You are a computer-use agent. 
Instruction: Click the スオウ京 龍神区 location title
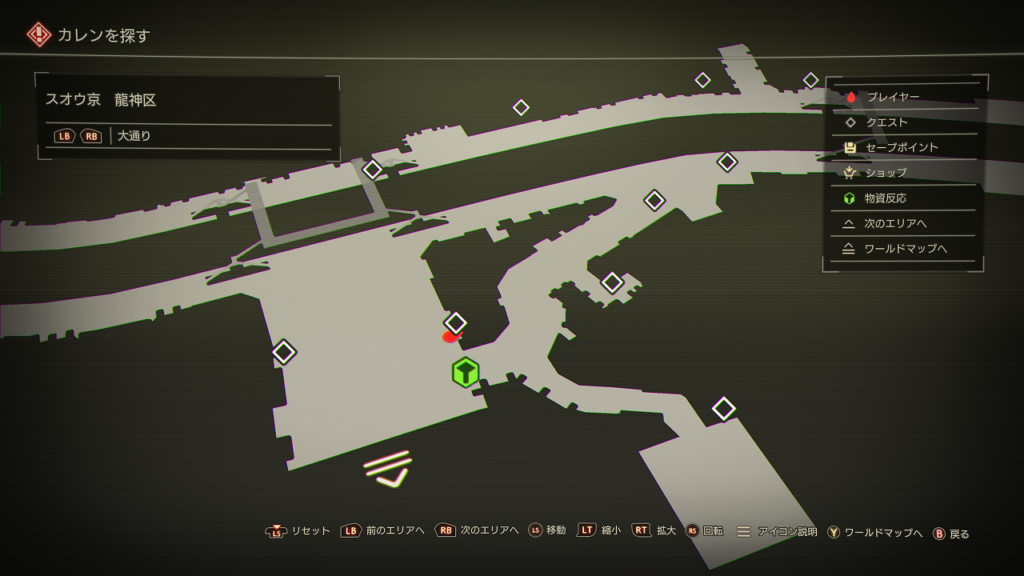point(101,100)
